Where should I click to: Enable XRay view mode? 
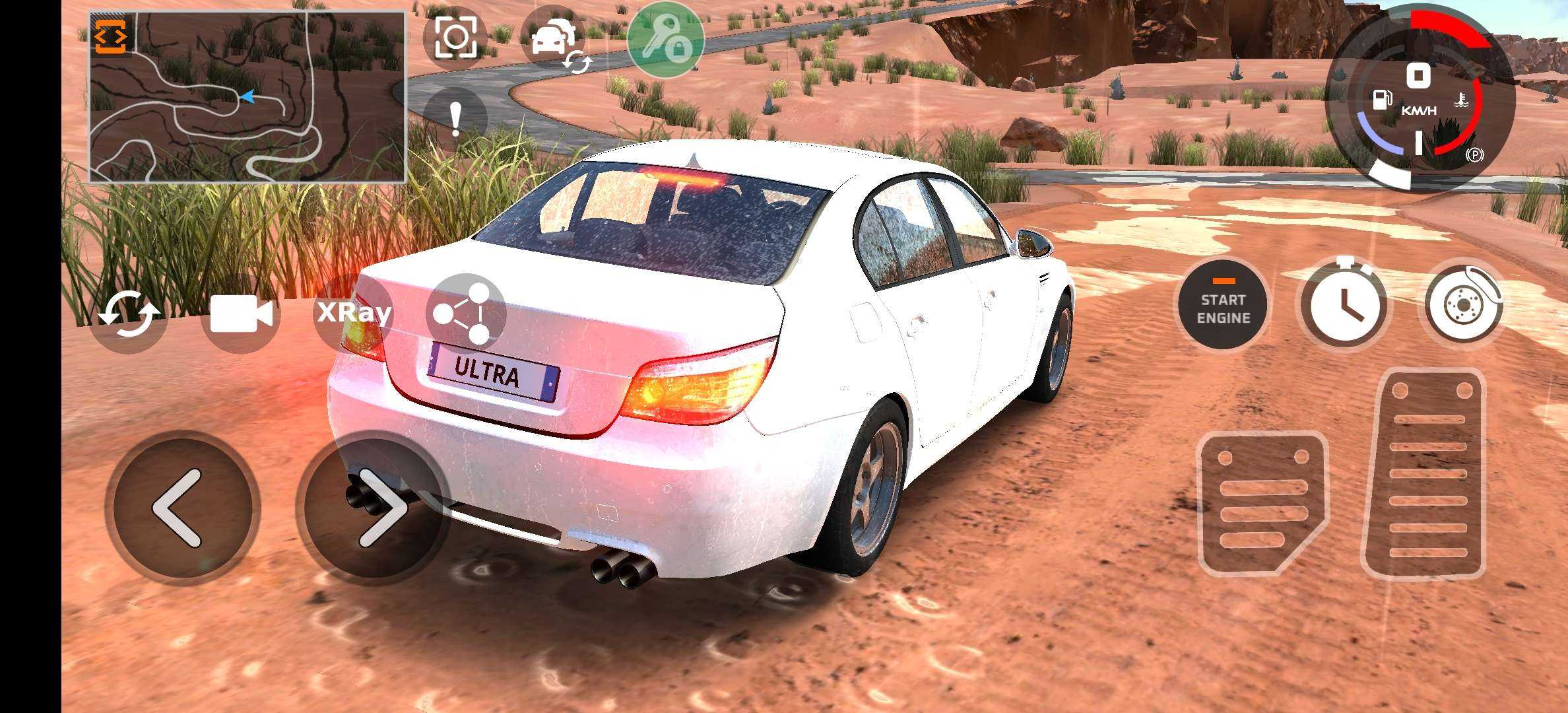[354, 312]
